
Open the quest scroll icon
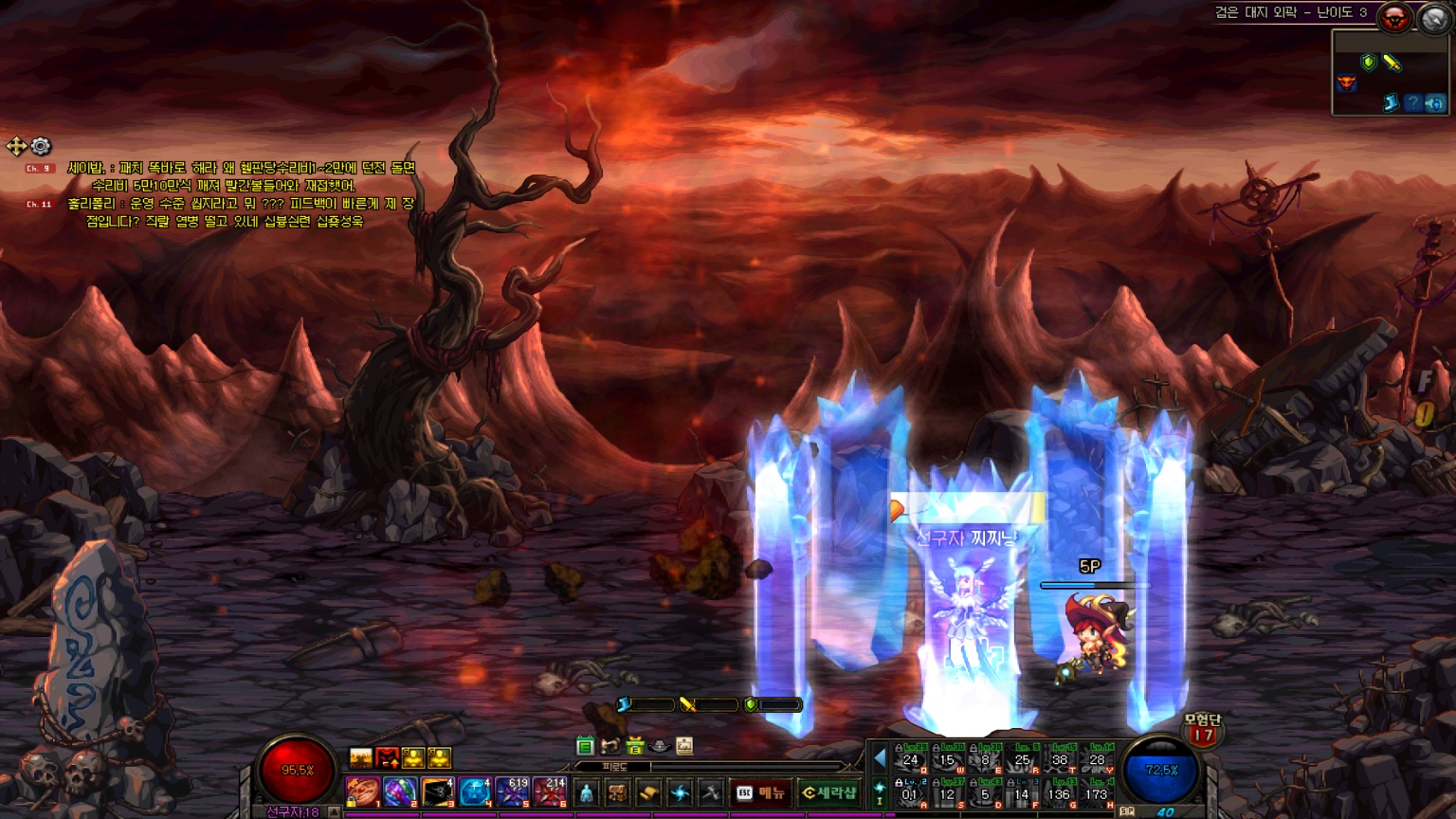pyautogui.click(x=648, y=792)
